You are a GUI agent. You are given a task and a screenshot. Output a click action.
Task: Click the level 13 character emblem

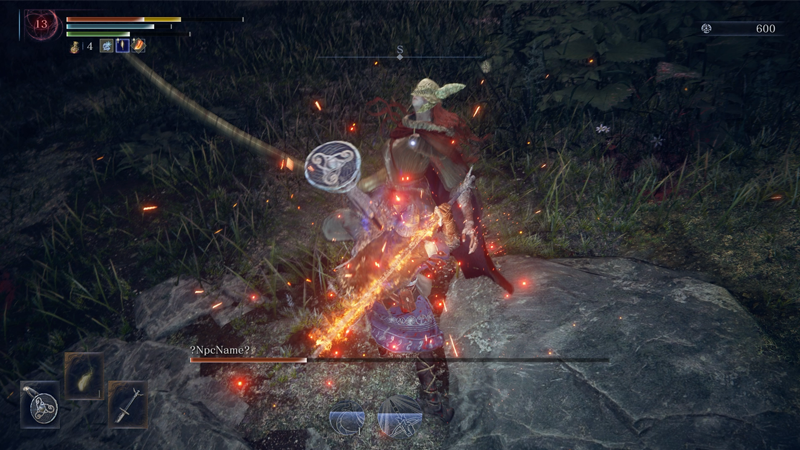42,24
